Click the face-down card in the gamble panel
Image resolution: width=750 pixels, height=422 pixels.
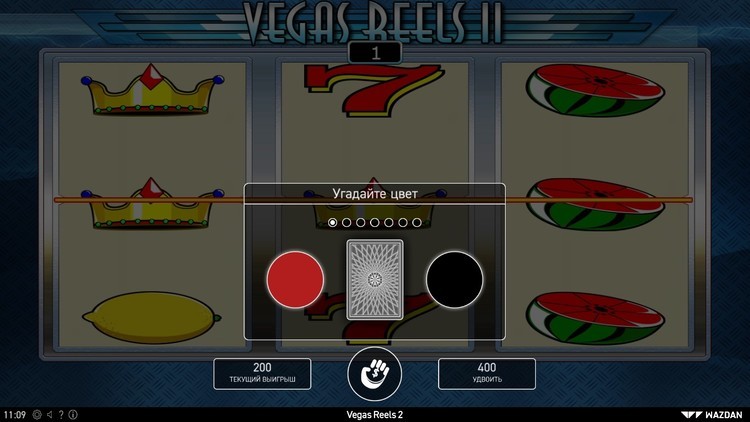374,279
